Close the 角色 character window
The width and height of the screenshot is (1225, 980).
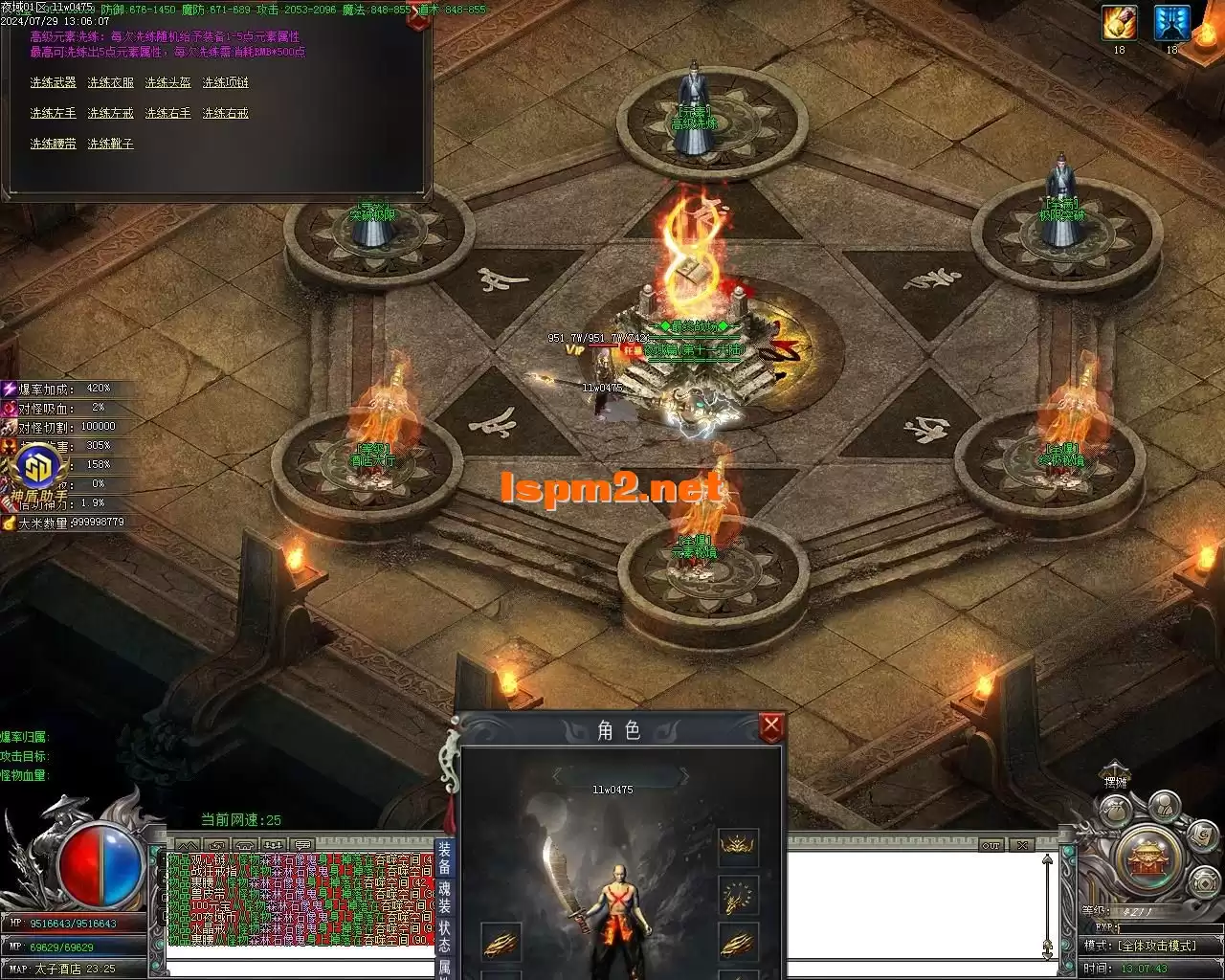pos(771,727)
